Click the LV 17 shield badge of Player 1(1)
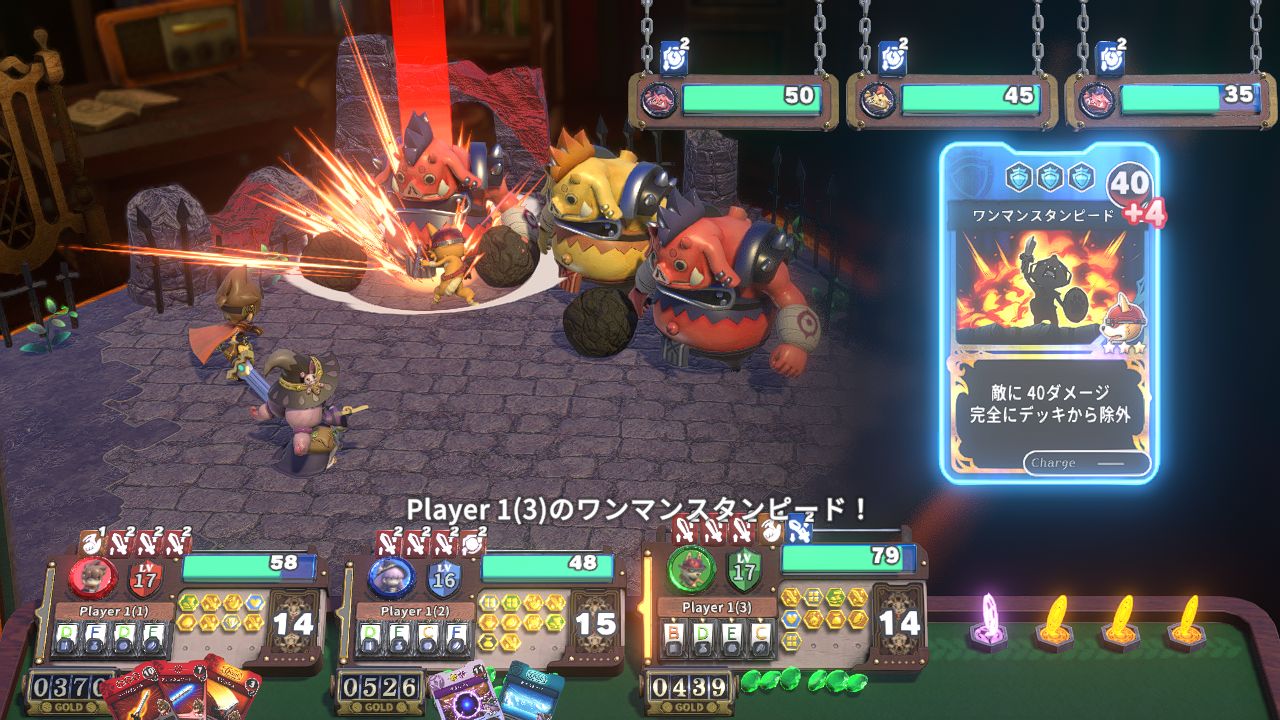This screenshot has height=720, width=1280. [x=144, y=577]
